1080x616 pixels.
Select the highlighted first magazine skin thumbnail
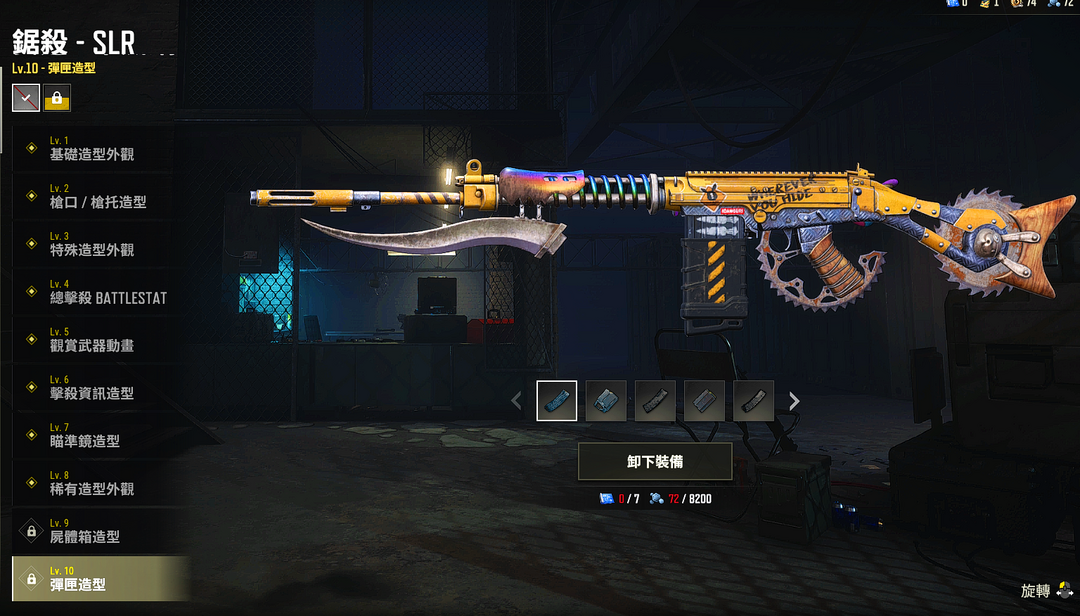(x=557, y=401)
